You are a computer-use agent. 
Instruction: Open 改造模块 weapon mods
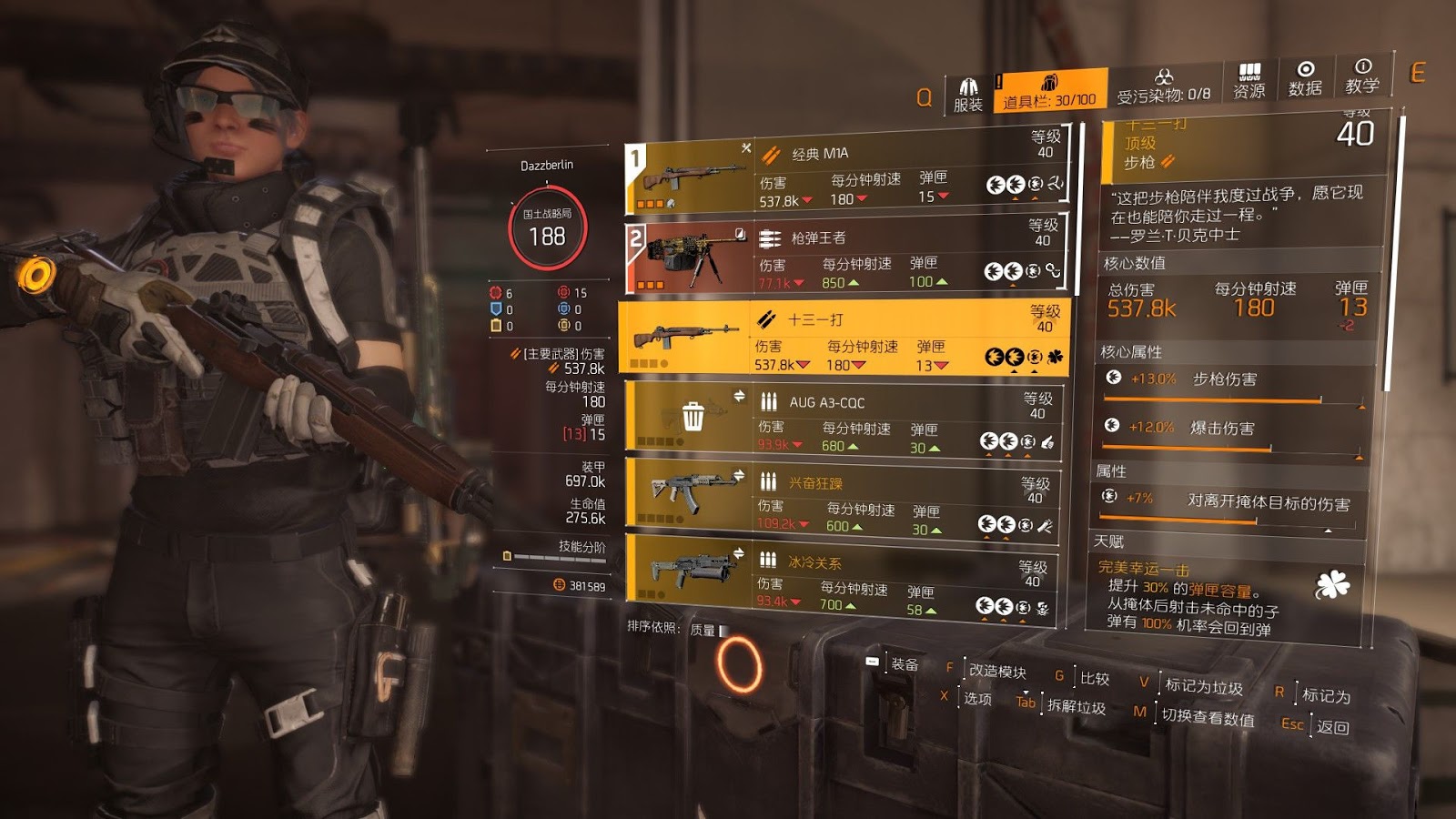click(996, 672)
